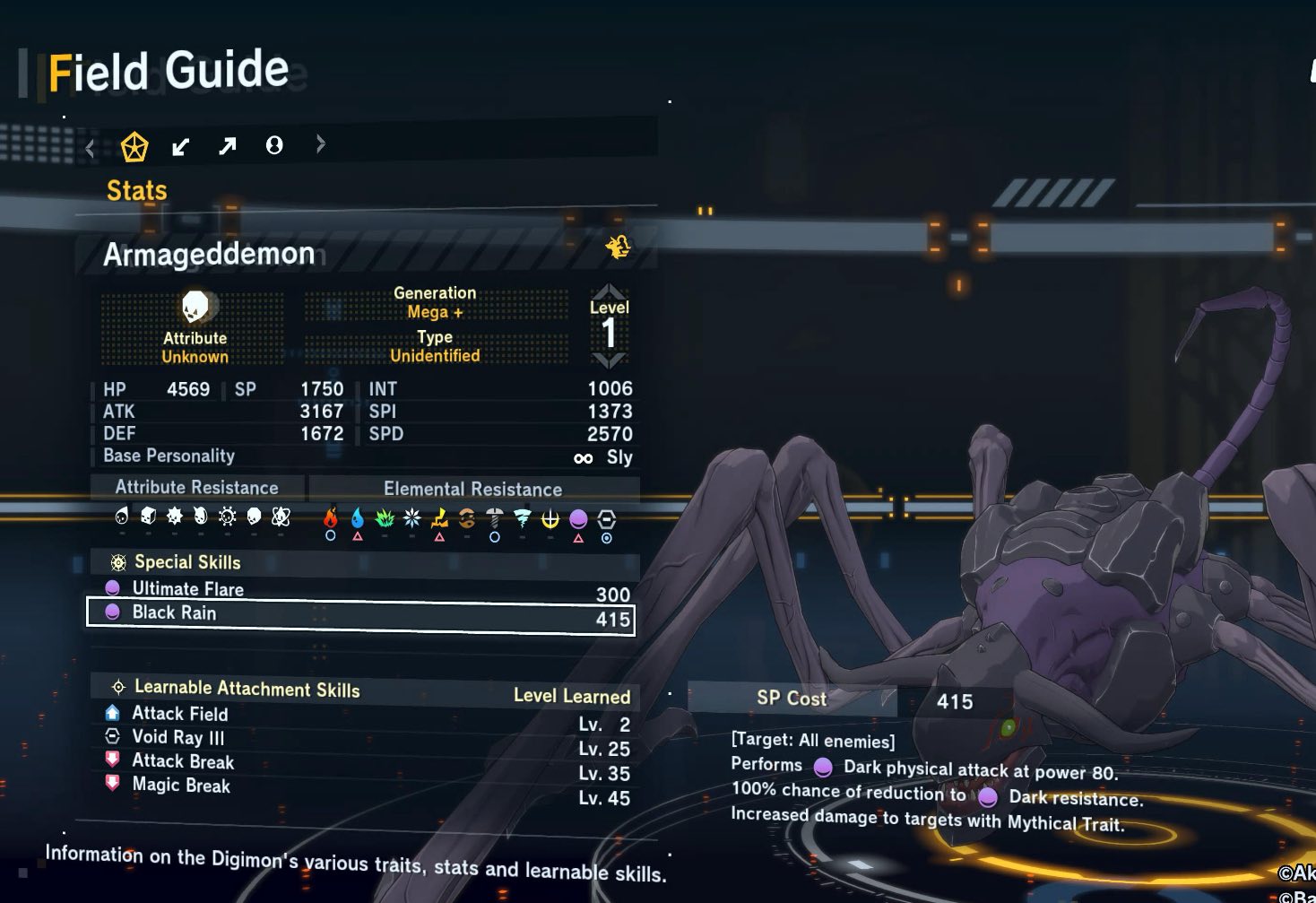Switch to the down-left arrow tab

[x=181, y=146]
